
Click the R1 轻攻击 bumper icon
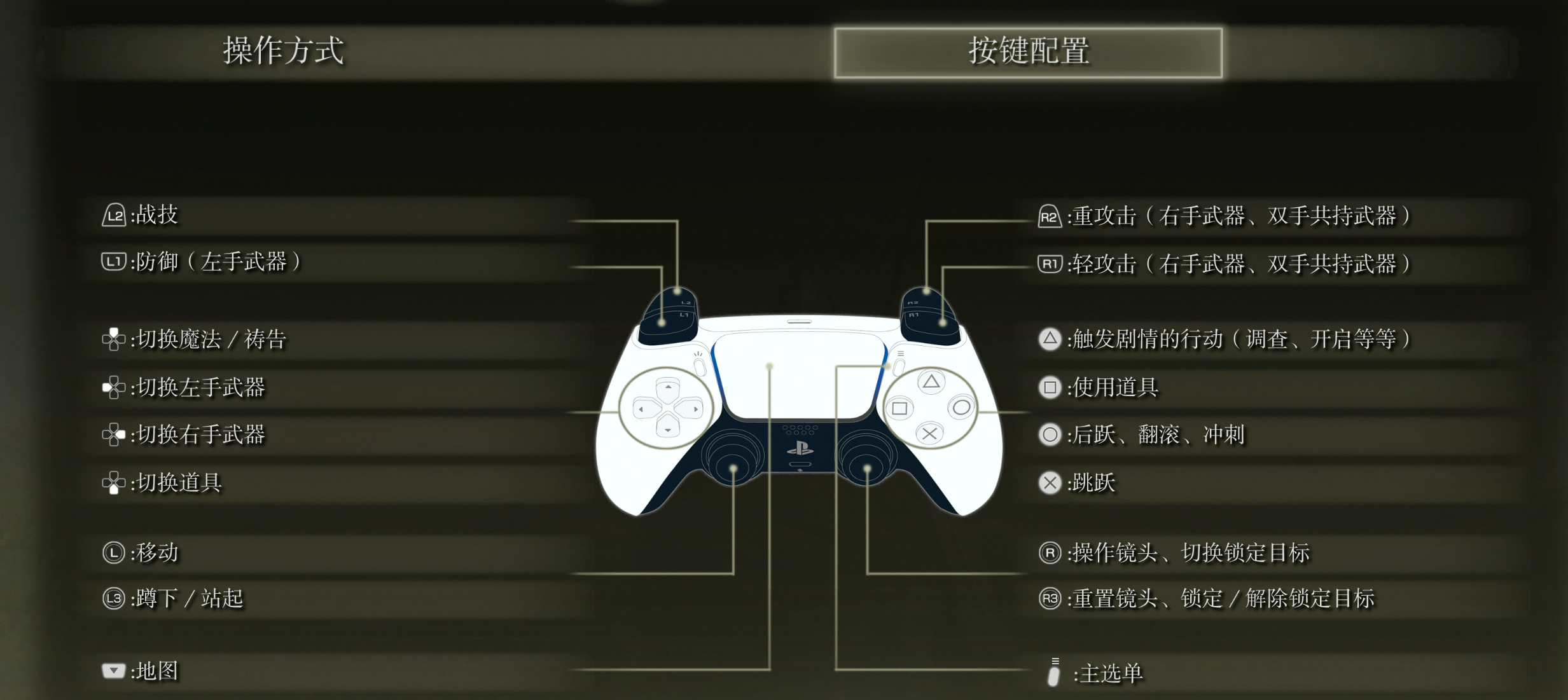pos(1050,263)
